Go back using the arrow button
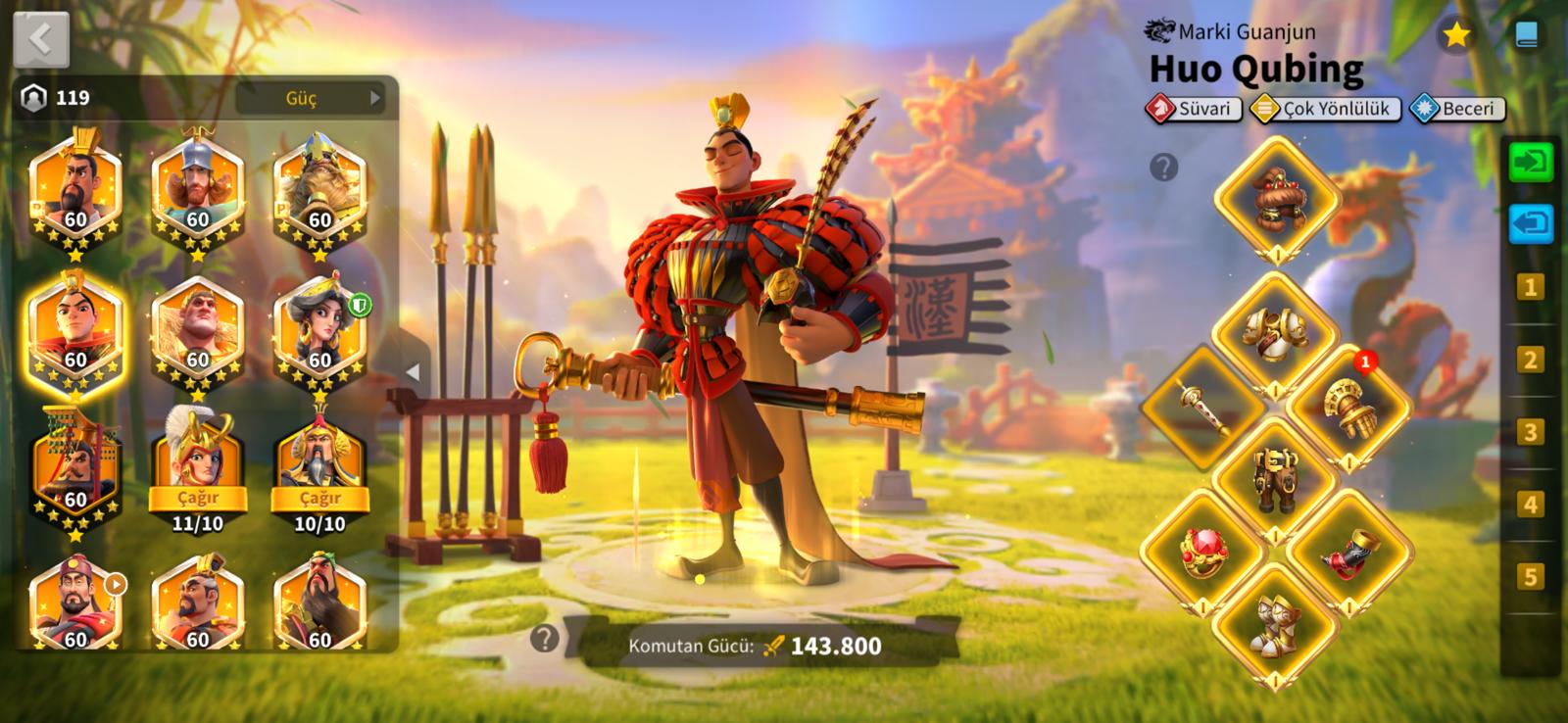Image resolution: width=1568 pixels, height=723 pixels. pyautogui.click(x=41, y=39)
